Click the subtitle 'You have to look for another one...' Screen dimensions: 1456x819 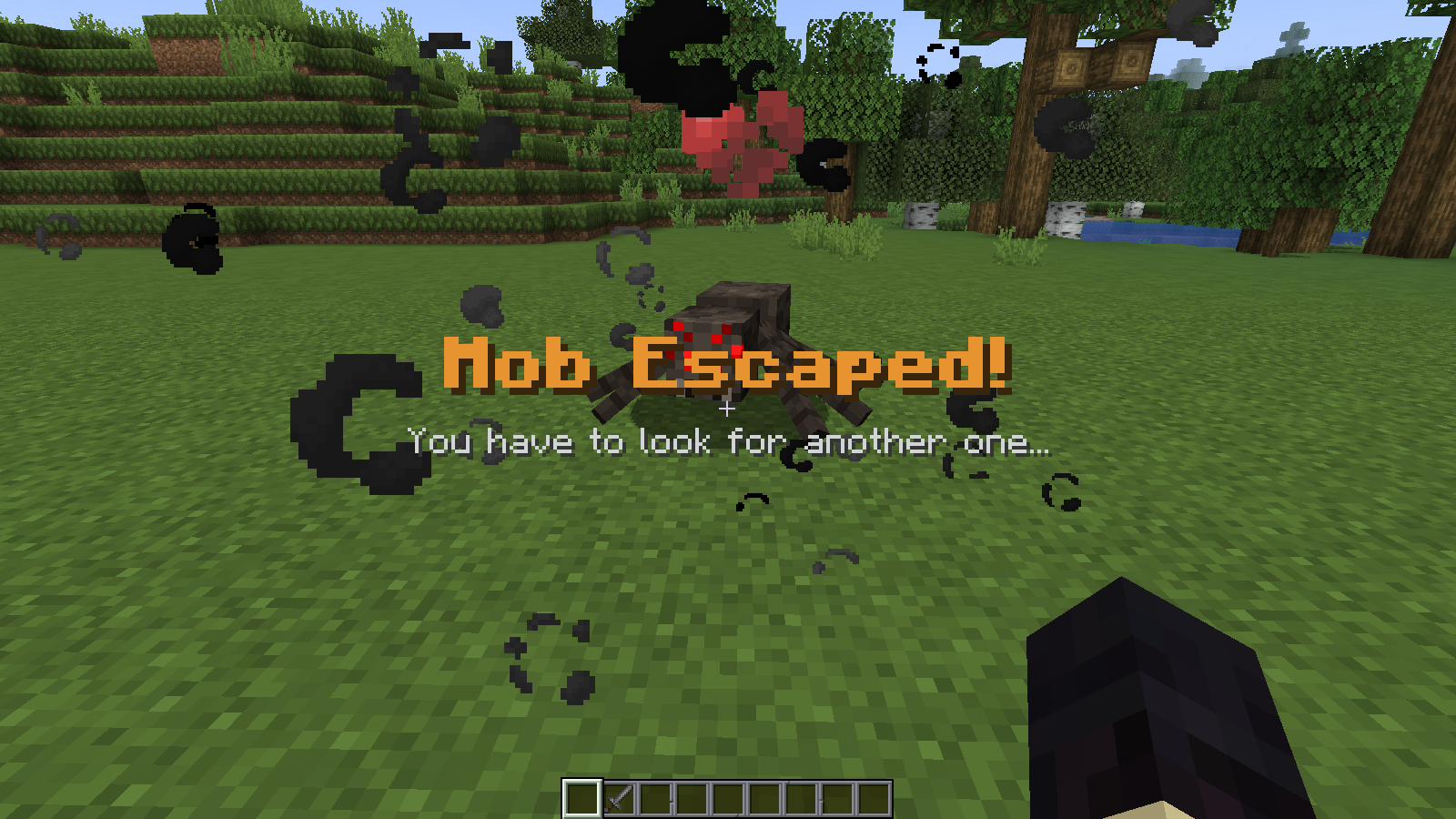click(x=728, y=443)
